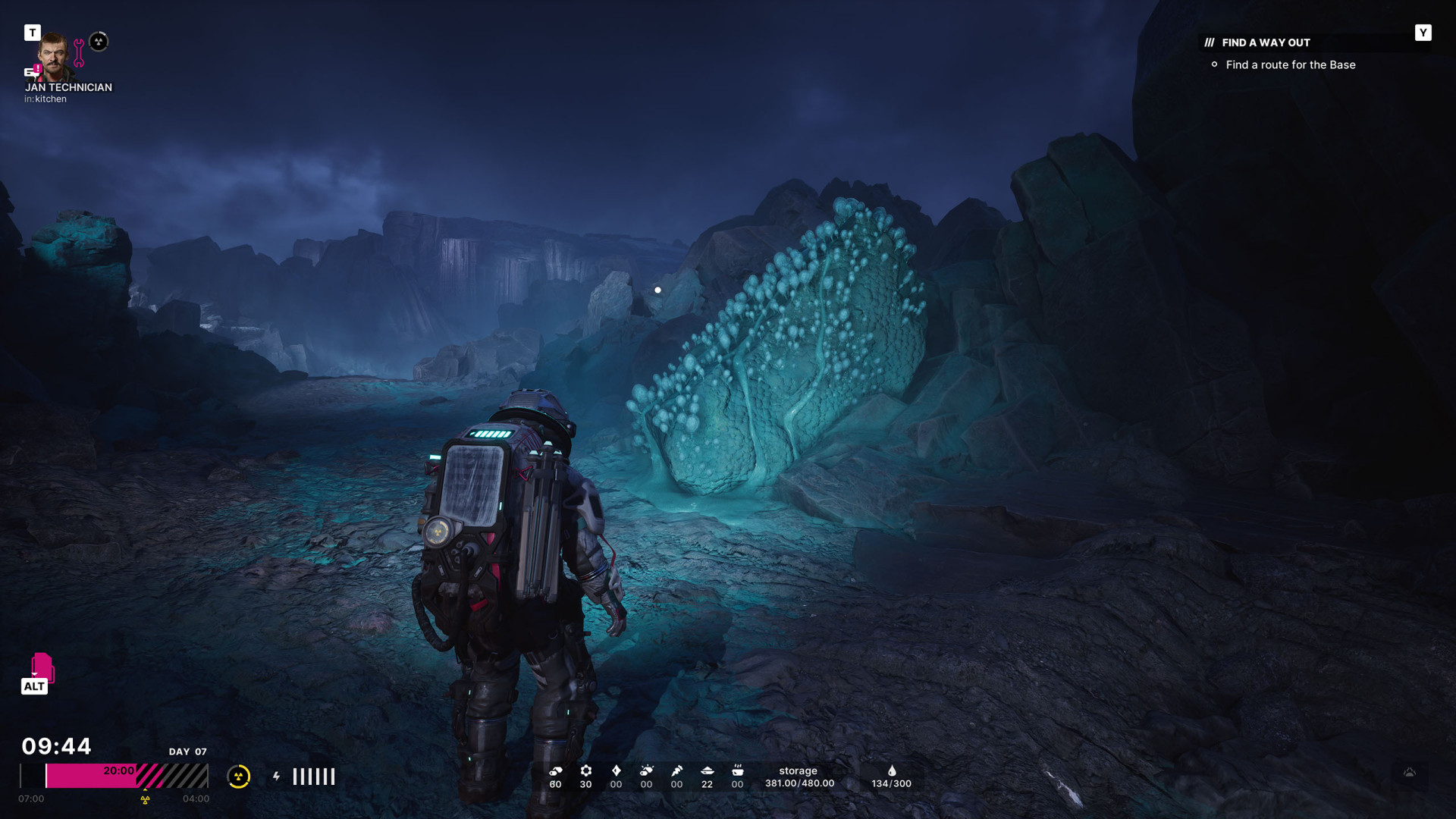Select the mush bowl icon showing 22

click(707, 771)
